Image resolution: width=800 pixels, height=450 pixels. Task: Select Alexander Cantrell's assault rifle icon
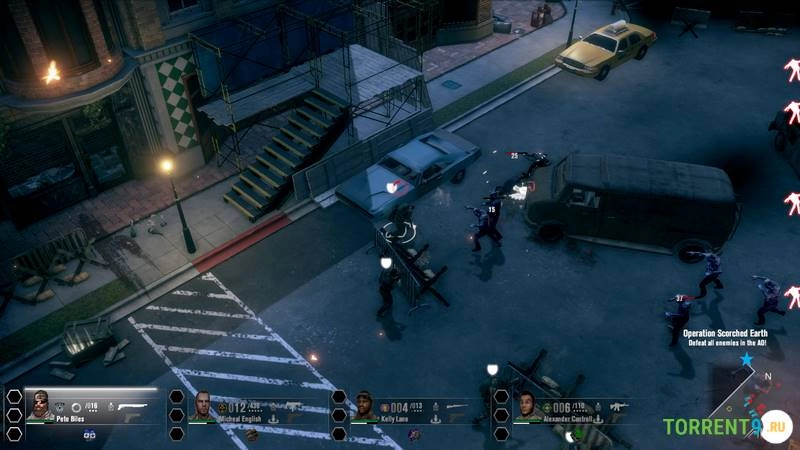(618, 406)
